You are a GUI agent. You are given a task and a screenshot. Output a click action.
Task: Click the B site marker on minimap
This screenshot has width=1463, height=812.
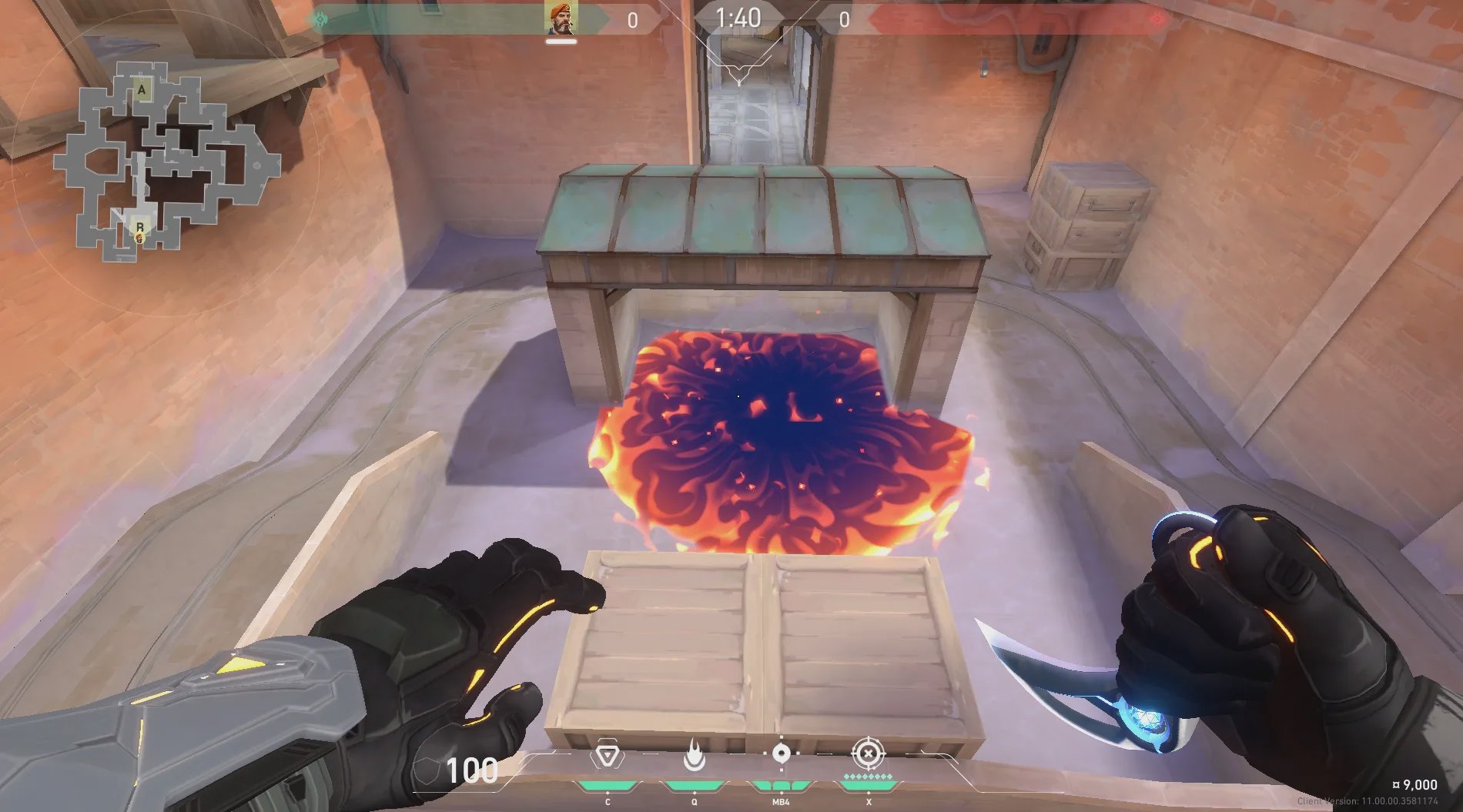140,227
